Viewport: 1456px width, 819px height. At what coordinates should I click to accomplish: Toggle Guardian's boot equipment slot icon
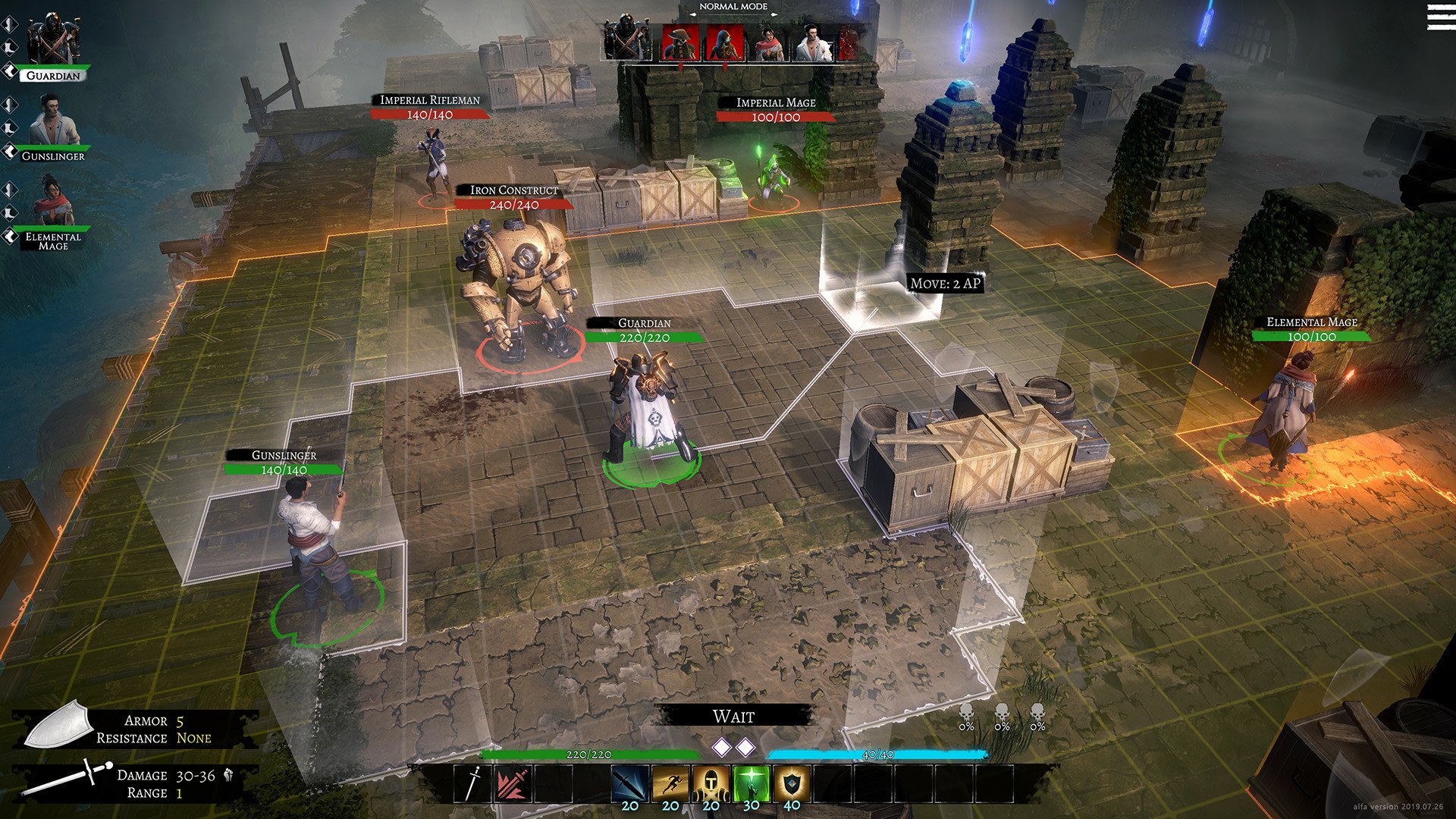click(8, 49)
